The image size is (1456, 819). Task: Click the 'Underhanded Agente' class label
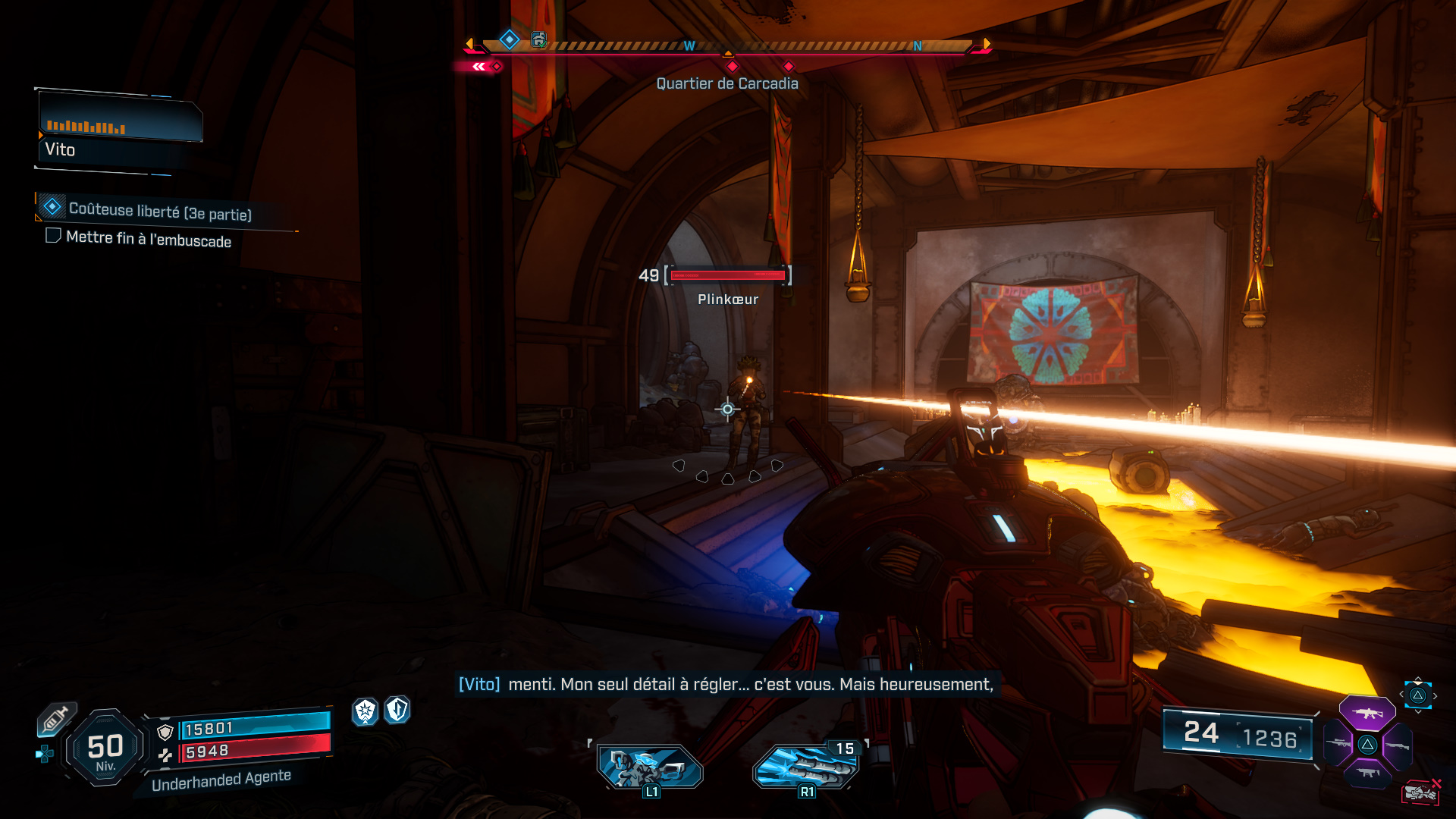(x=222, y=777)
